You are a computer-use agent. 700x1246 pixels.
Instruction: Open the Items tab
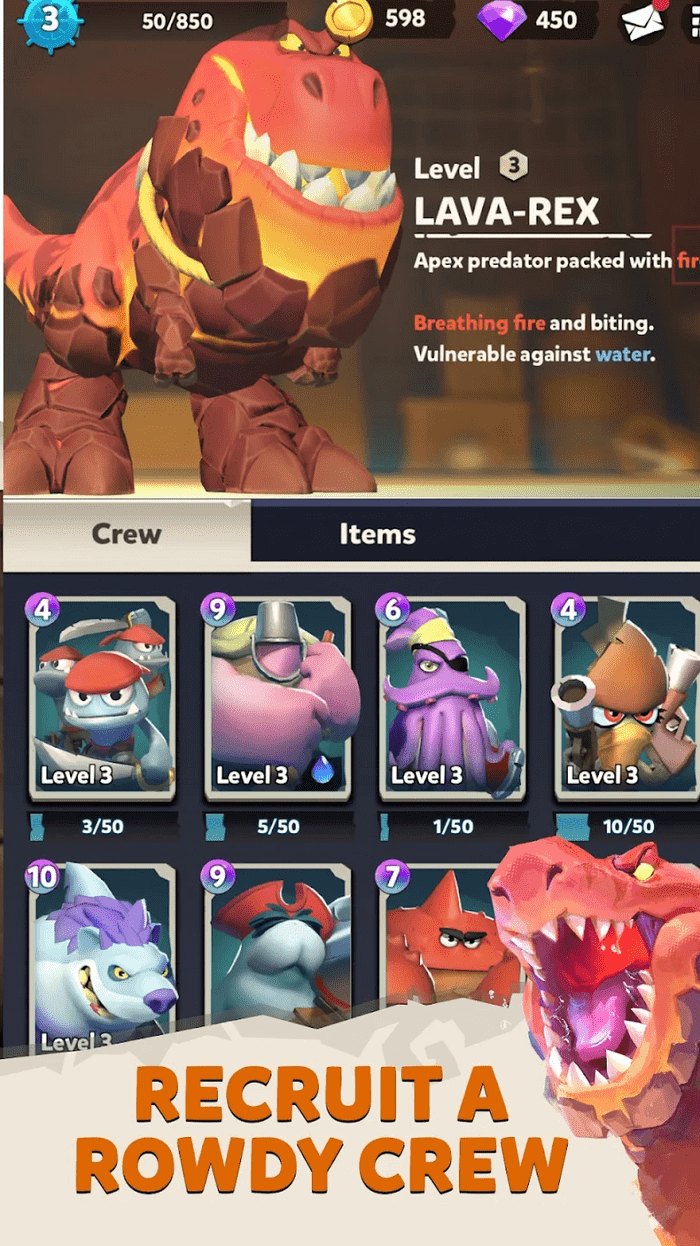coord(377,533)
